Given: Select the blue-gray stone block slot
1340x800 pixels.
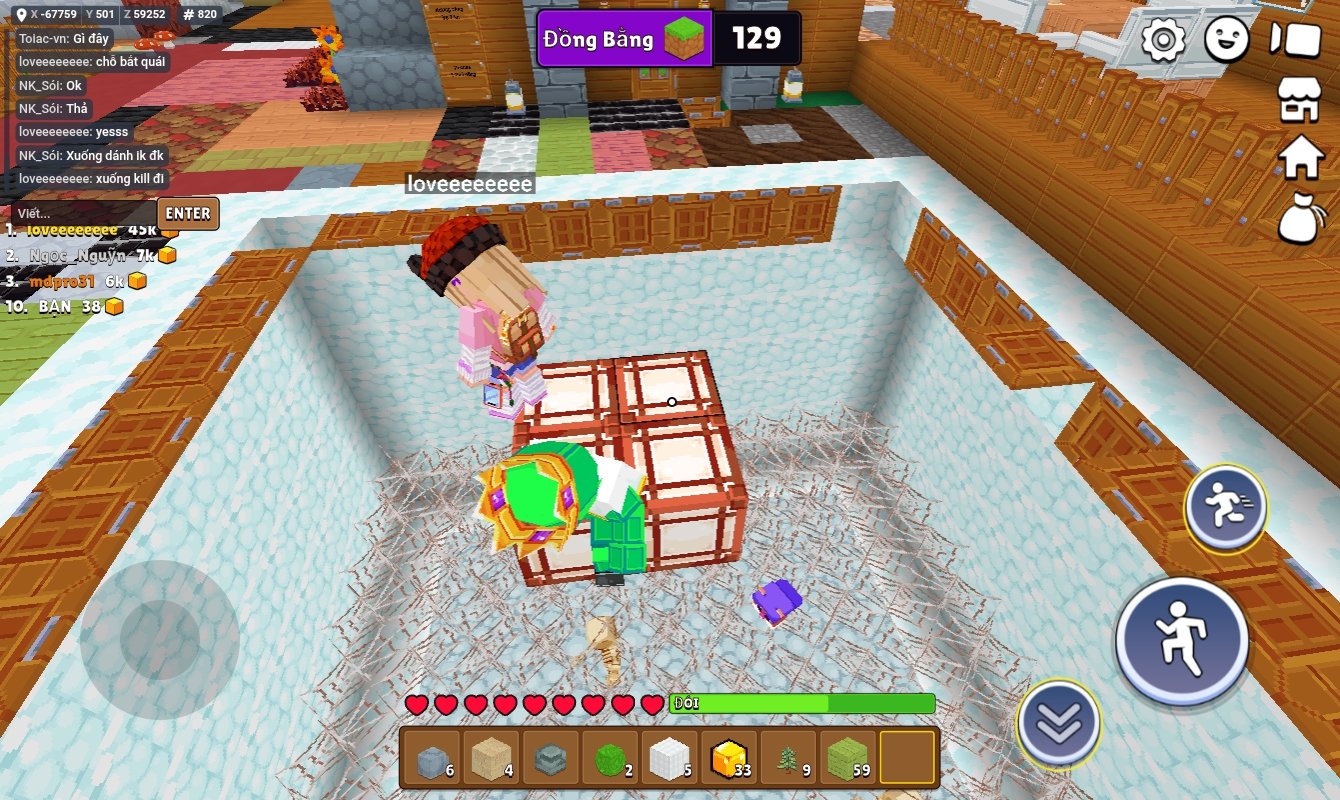Looking at the screenshot, I should pos(432,757).
